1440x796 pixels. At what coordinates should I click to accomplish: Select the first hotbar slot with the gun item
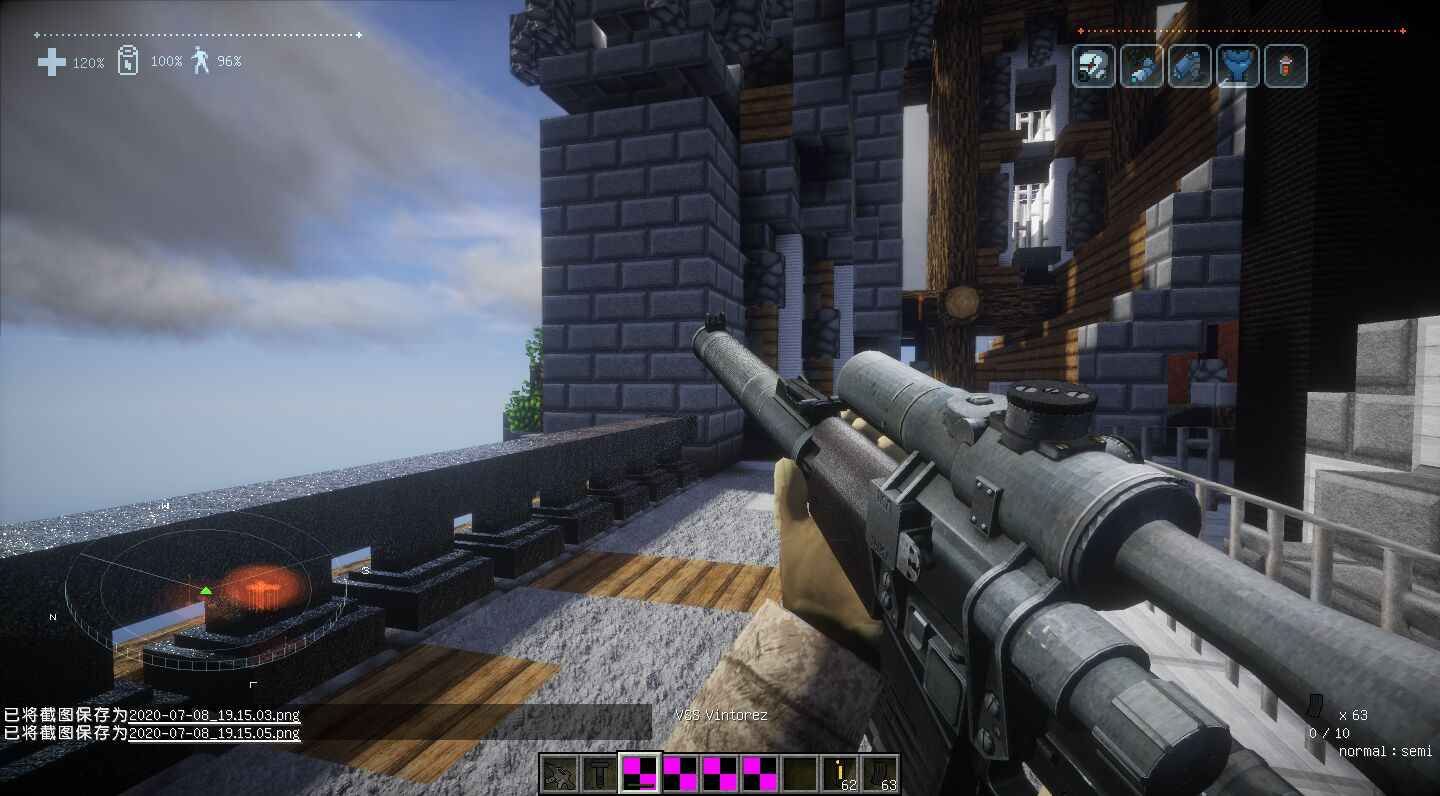(559, 773)
